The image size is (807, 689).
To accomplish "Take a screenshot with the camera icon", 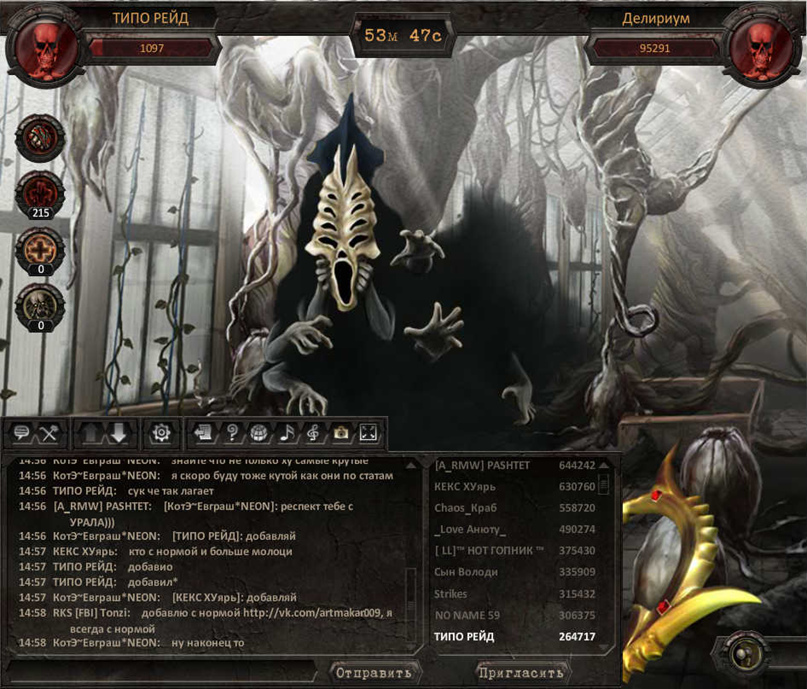I will [x=341, y=434].
